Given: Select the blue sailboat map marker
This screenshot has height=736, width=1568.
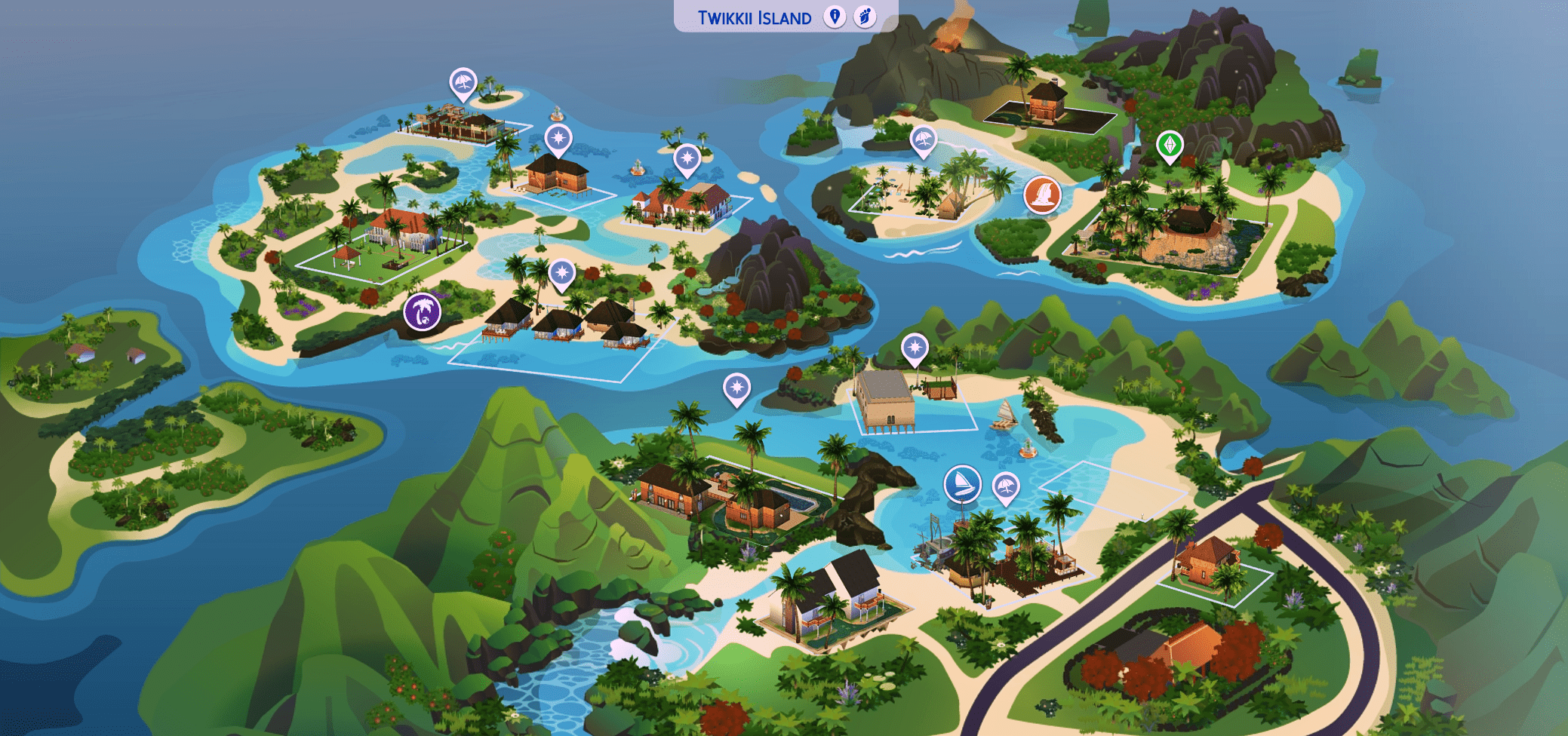Looking at the screenshot, I should [962, 483].
